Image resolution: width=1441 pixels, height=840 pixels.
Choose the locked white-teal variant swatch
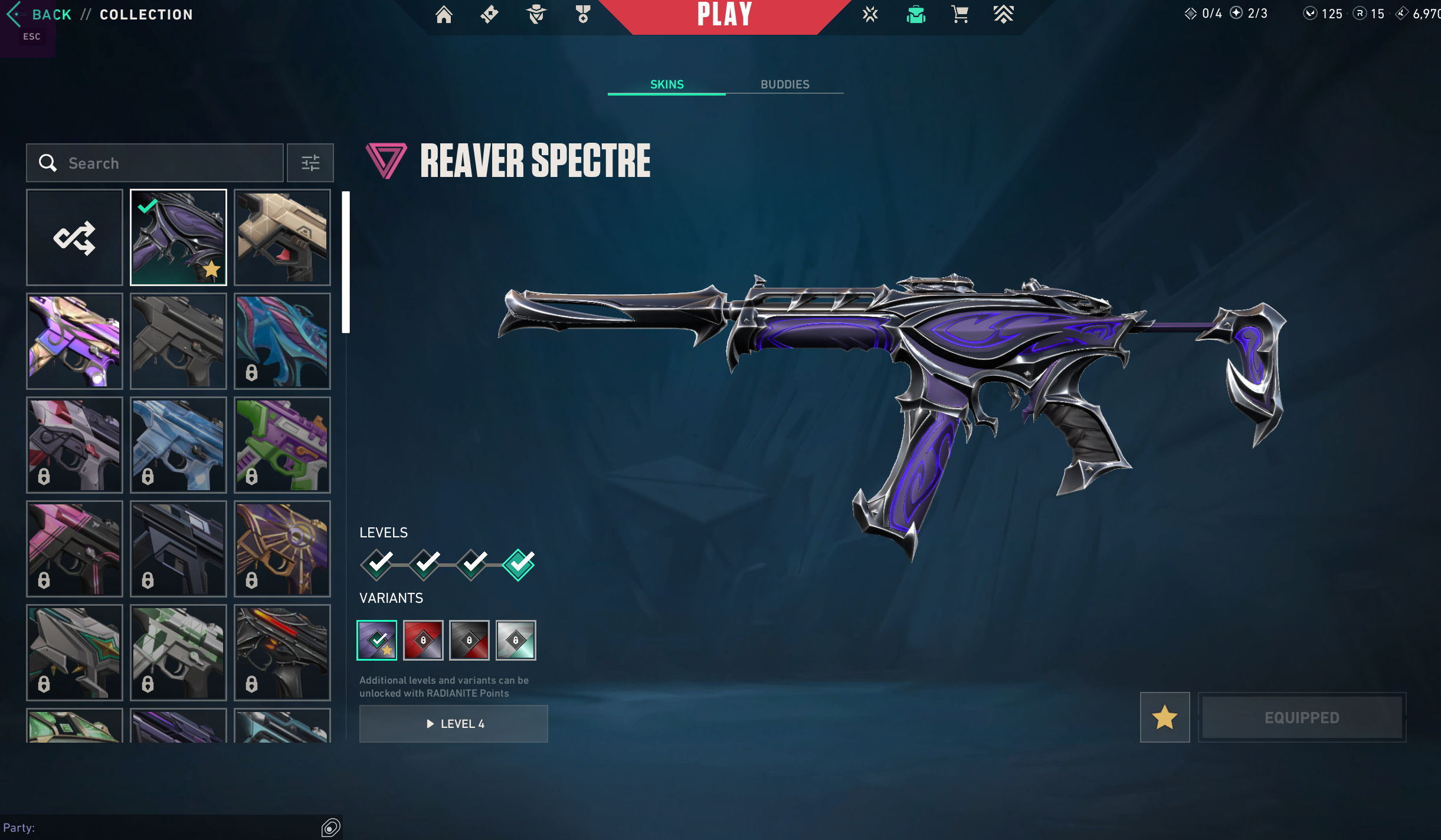click(x=516, y=640)
